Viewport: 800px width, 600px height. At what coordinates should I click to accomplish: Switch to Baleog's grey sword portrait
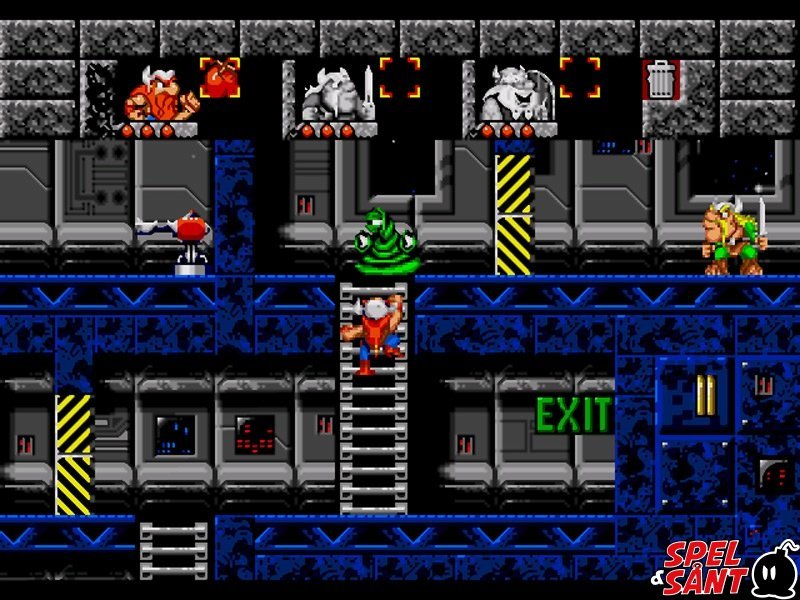click(334, 96)
